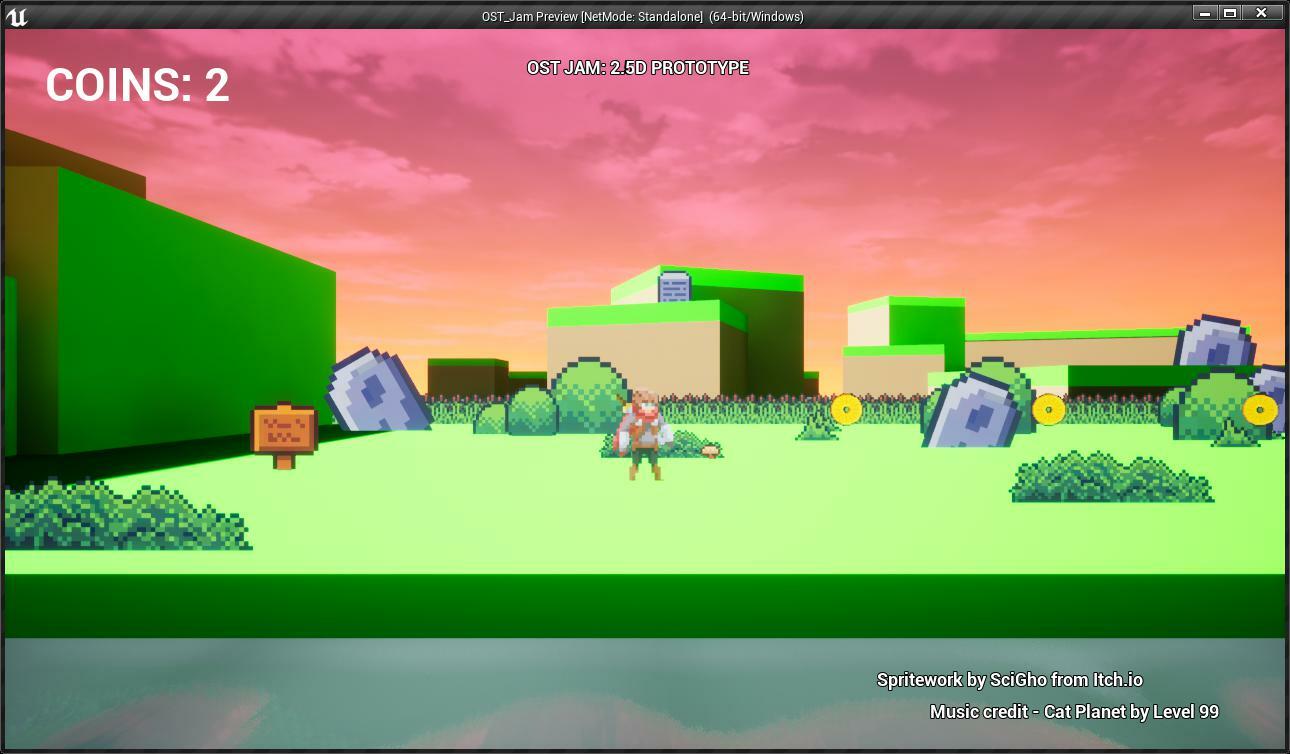Click the OST JAM: 2.5D PROTOTYPE title text
The image size is (1290, 754).
[637, 69]
